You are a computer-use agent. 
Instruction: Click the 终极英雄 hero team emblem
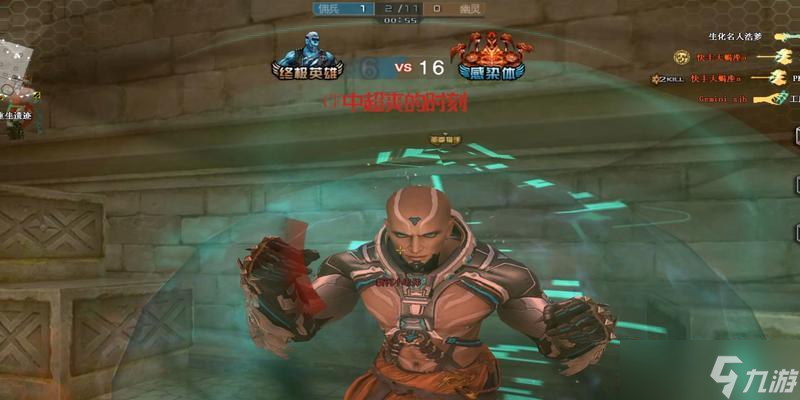pyautogui.click(x=308, y=55)
